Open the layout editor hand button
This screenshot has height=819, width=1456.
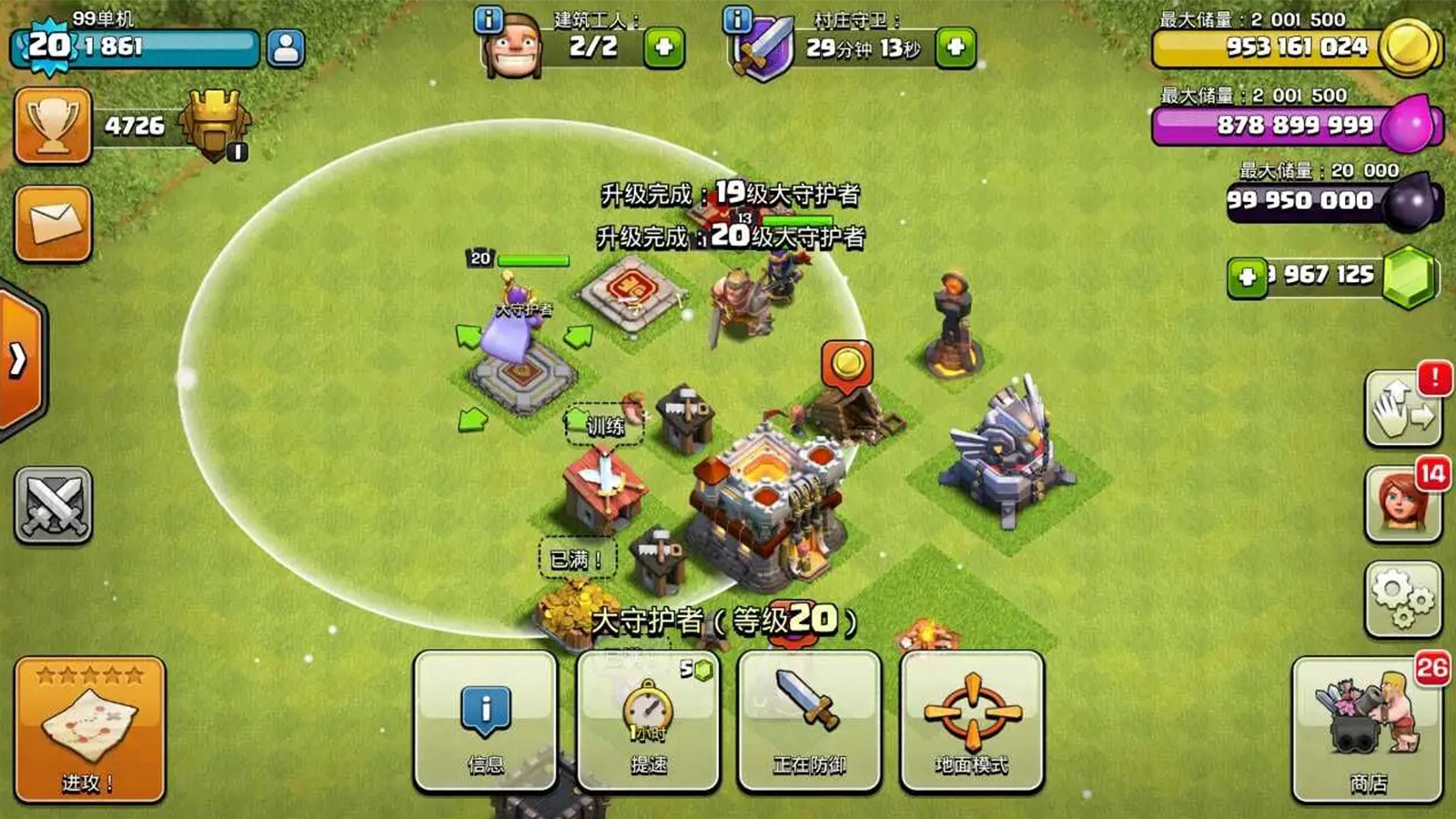point(1402,409)
